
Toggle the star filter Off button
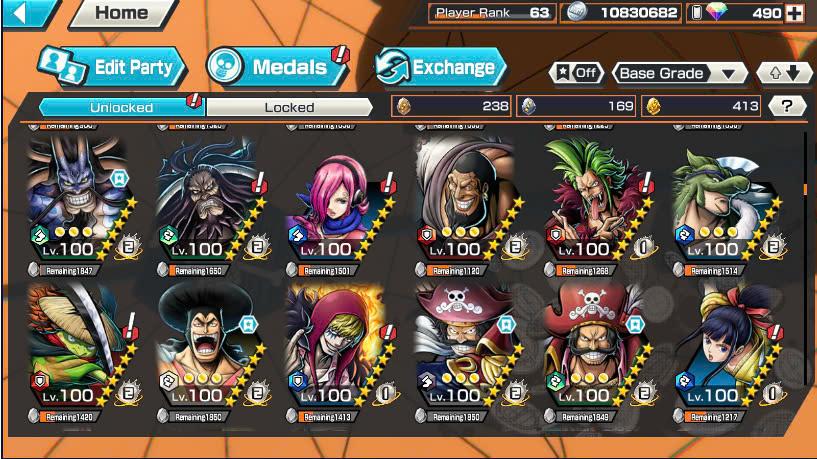point(577,73)
